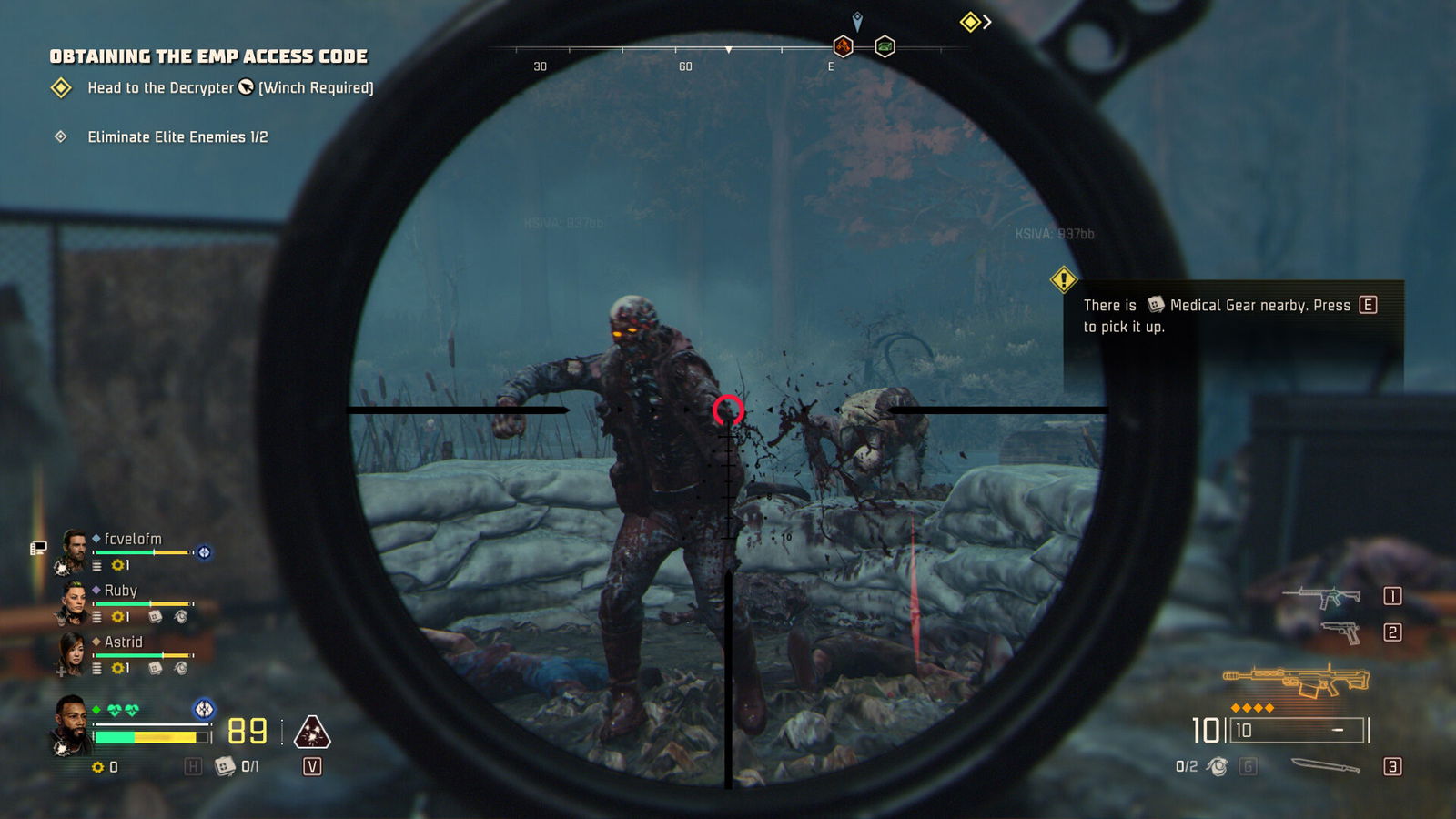Image resolution: width=1456 pixels, height=819 pixels.
Task: Click the flare icon near the 0/2 counter
Action: [1216, 767]
